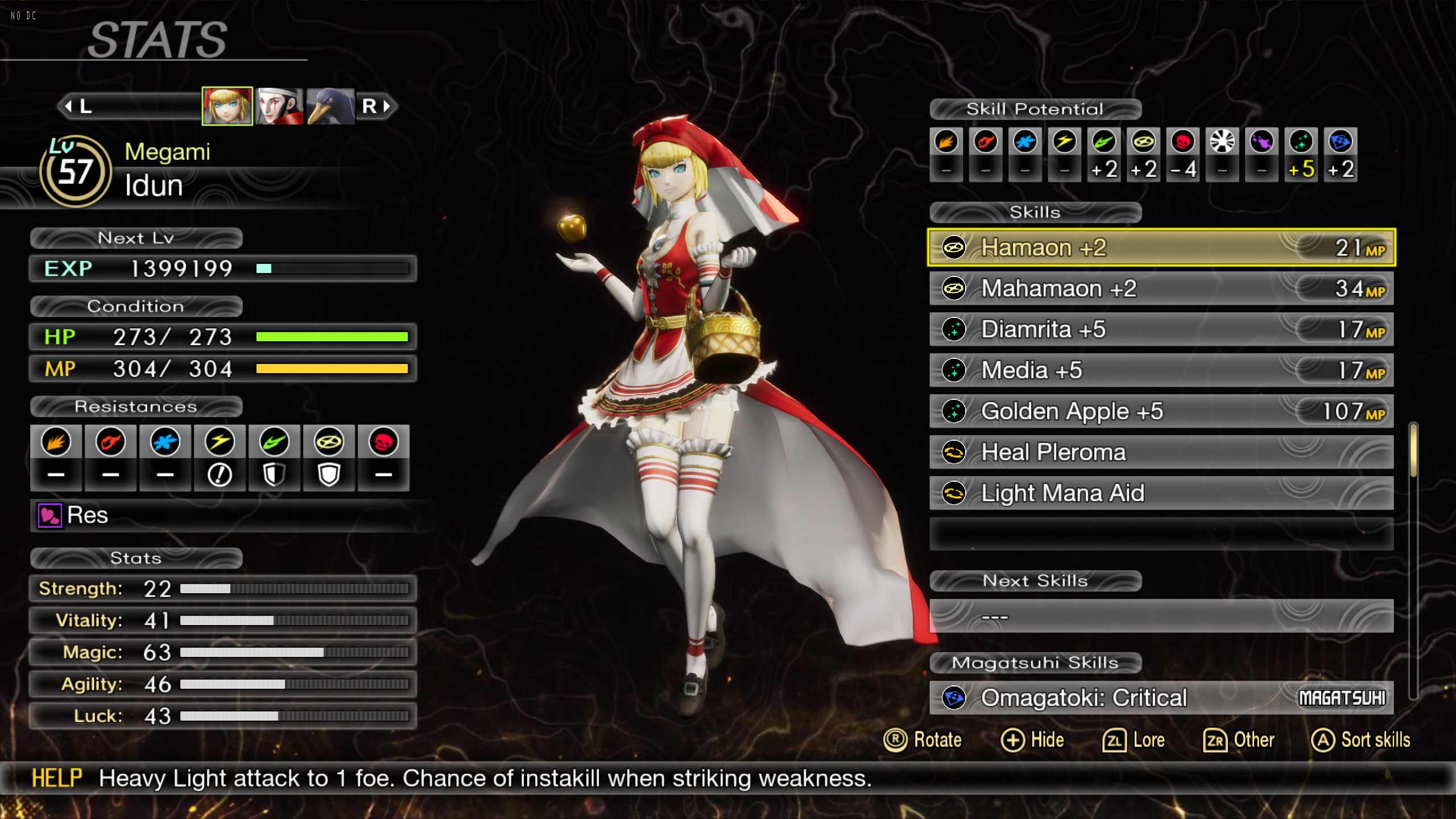Viewport: 1456px width, 819px height.
Task: Click the Physical resistance icon
Action: click(x=56, y=441)
